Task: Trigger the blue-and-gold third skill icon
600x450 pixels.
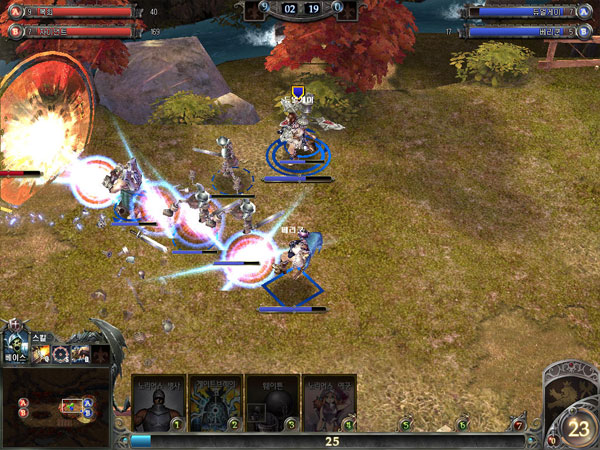Action: pos(81,354)
